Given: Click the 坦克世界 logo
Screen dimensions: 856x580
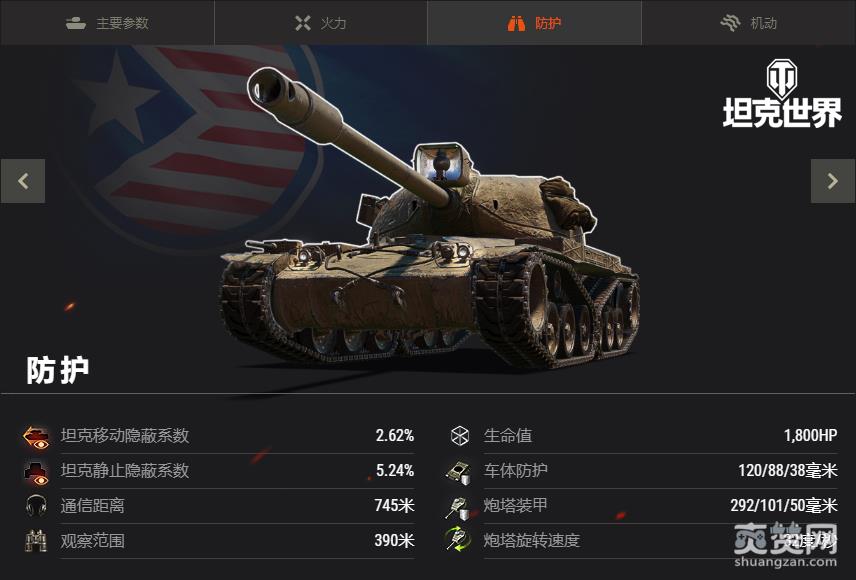Looking at the screenshot, I should pos(782,95).
